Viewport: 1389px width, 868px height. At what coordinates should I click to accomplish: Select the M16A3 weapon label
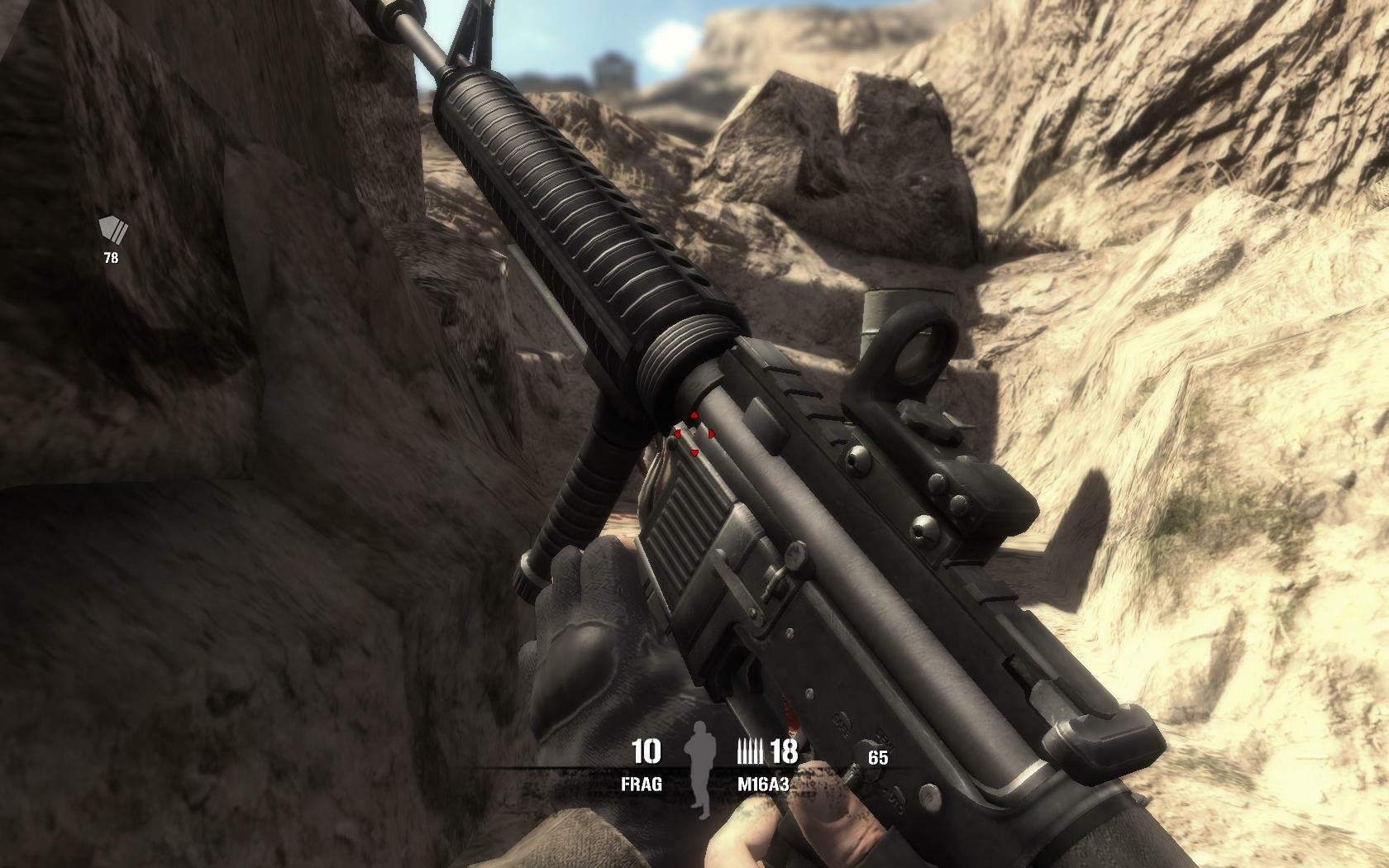point(763,785)
